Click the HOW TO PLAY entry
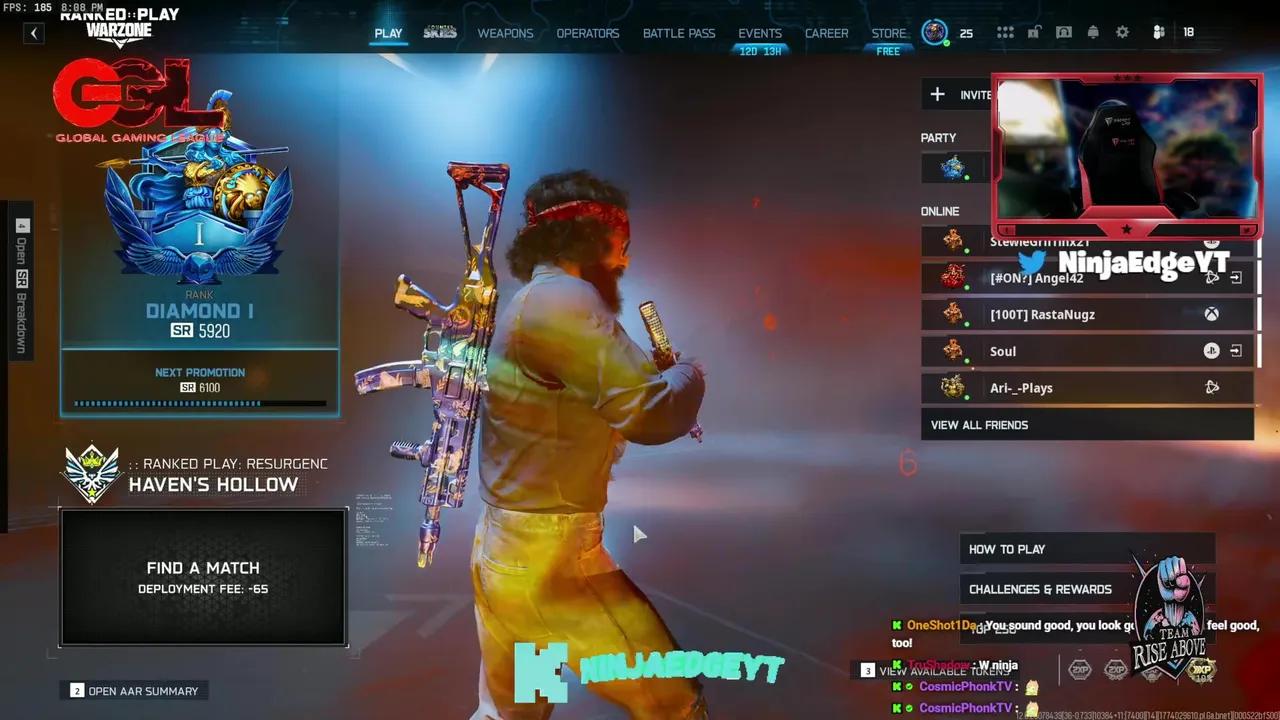This screenshot has width=1280, height=720. point(1007,548)
